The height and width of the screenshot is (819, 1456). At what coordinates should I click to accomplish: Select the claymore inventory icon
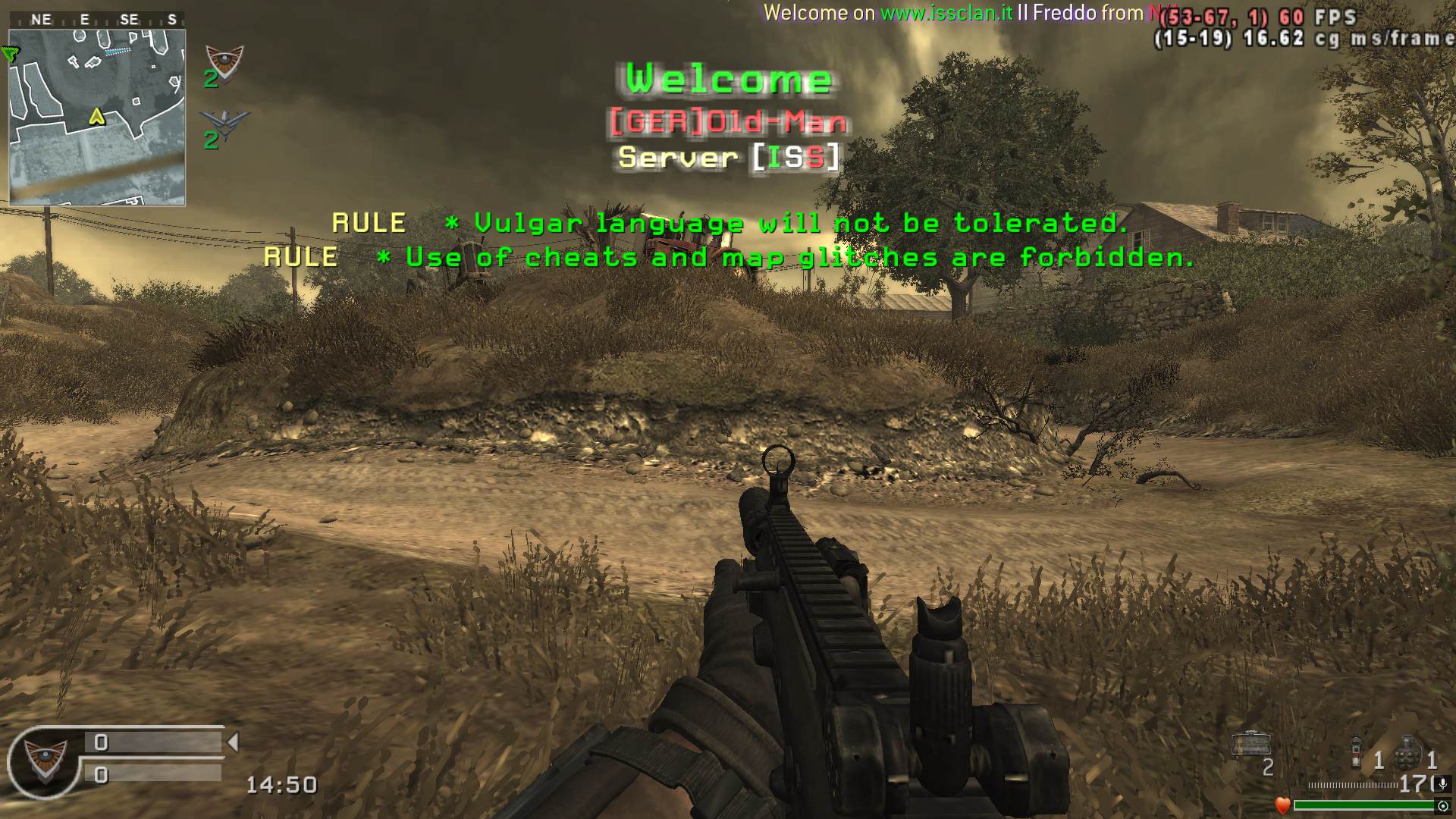(x=1251, y=745)
